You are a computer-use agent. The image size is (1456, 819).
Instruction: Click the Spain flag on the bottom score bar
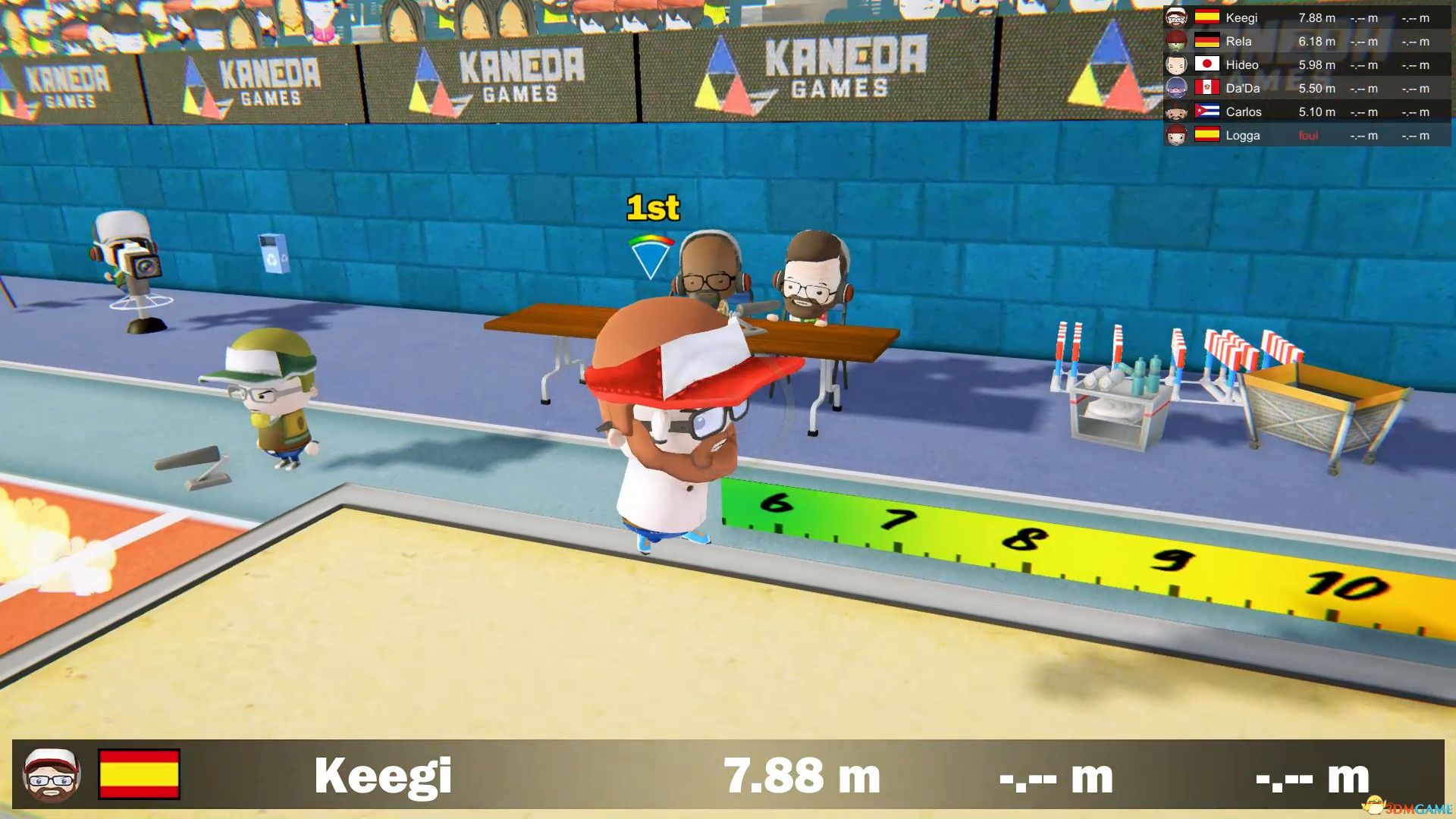tap(138, 775)
